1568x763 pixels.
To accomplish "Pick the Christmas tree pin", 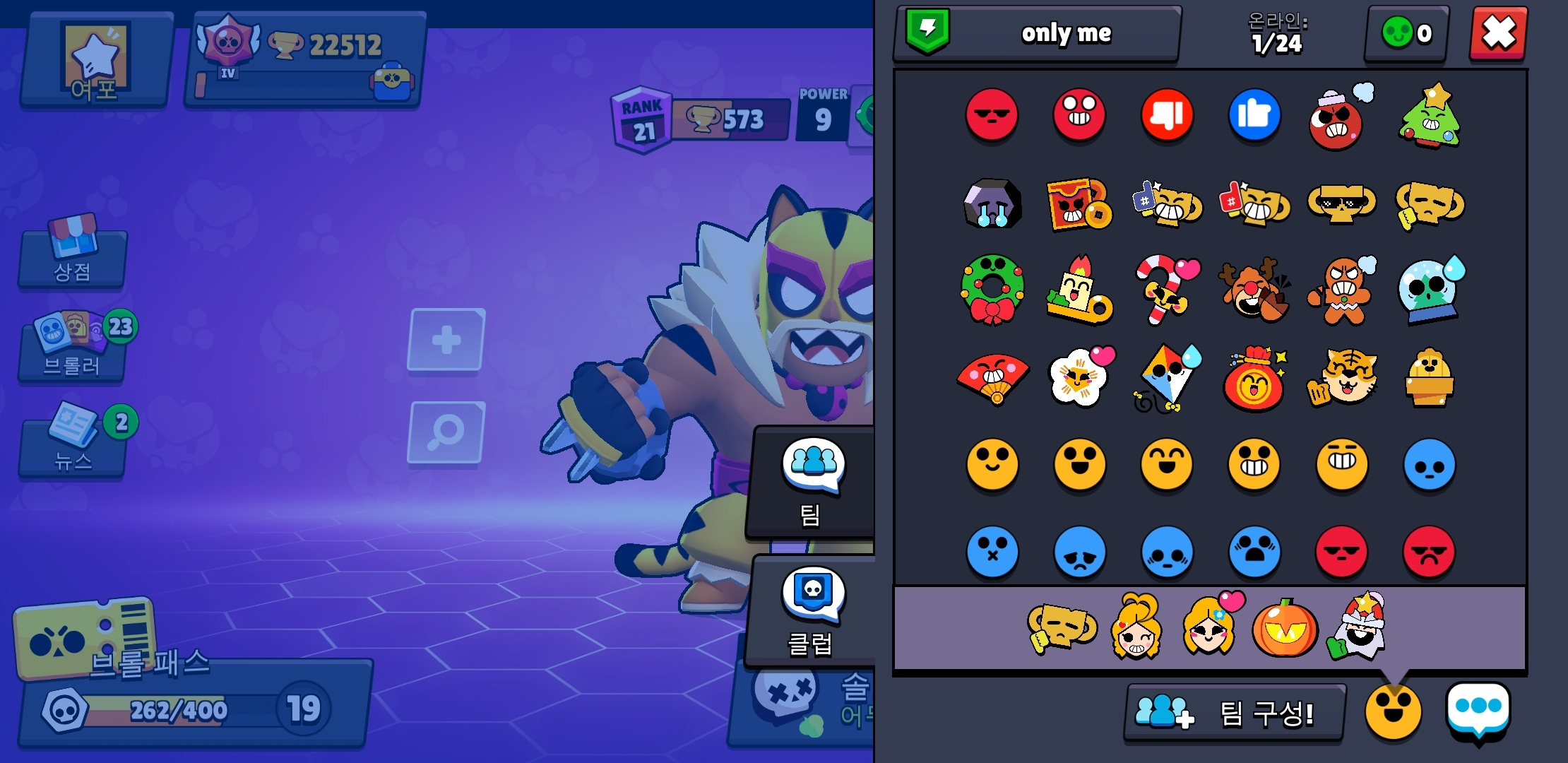I will point(1430,117).
